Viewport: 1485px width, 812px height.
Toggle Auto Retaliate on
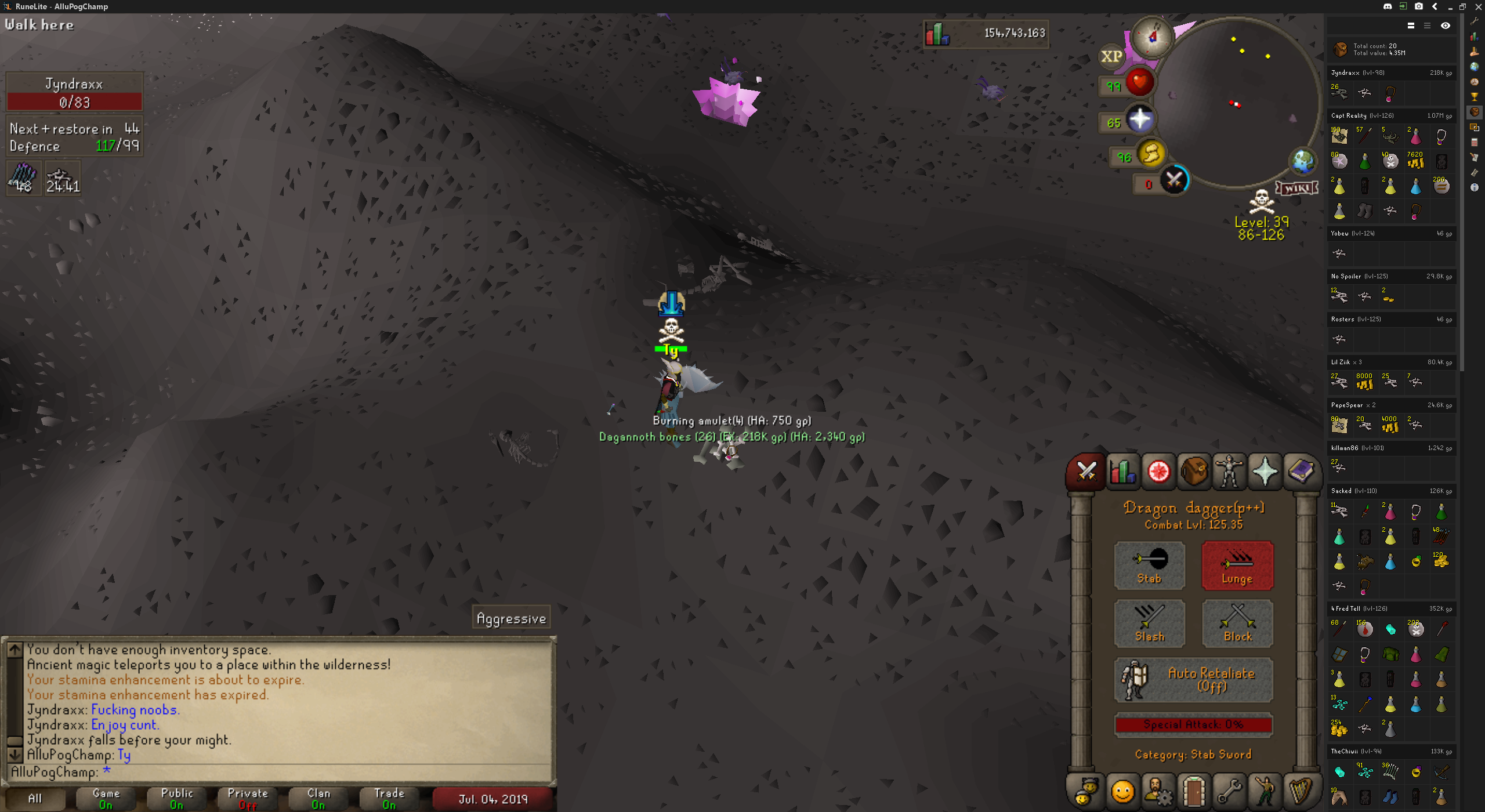tap(1193, 679)
